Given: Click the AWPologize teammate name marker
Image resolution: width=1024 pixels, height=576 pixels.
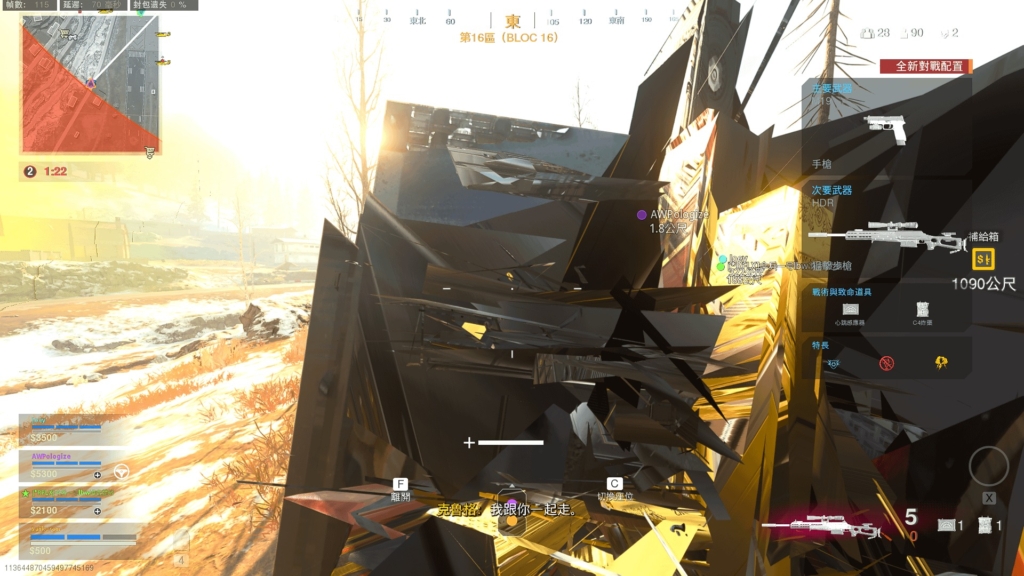Looking at the screenshot, I should coord(677,214).
